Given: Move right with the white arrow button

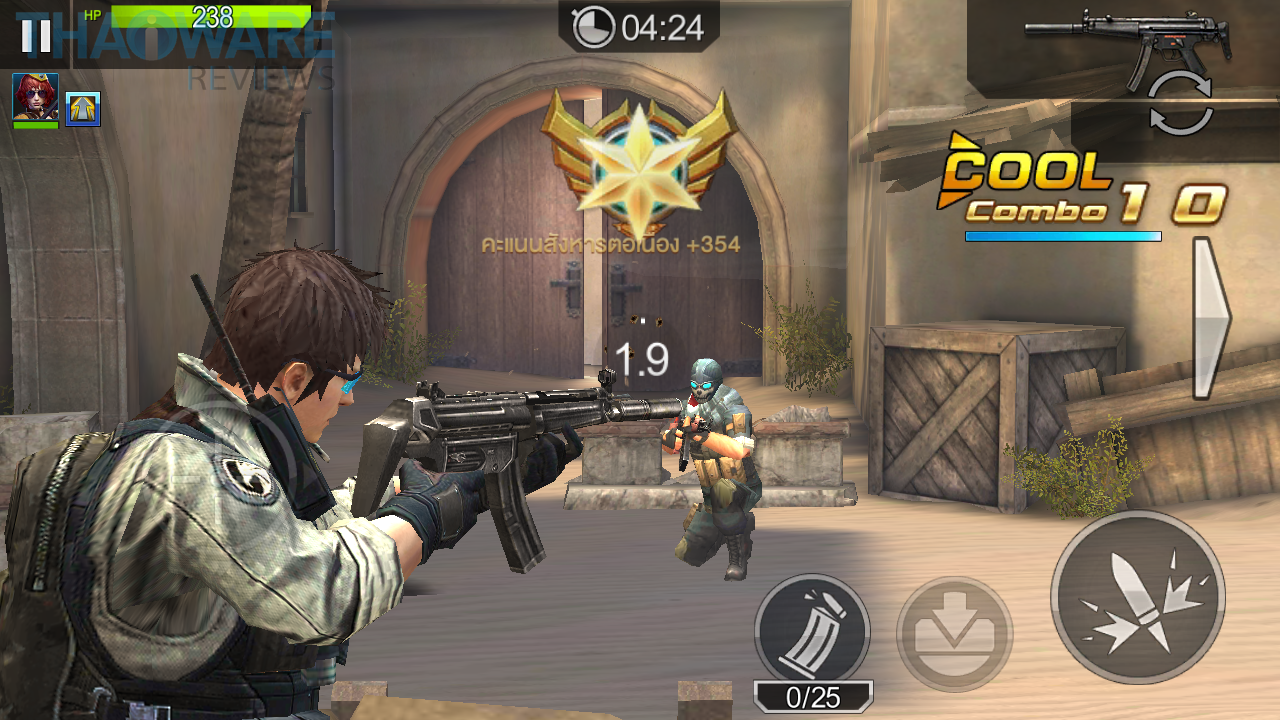Looking at the screenshot, I should point(1210,318).
